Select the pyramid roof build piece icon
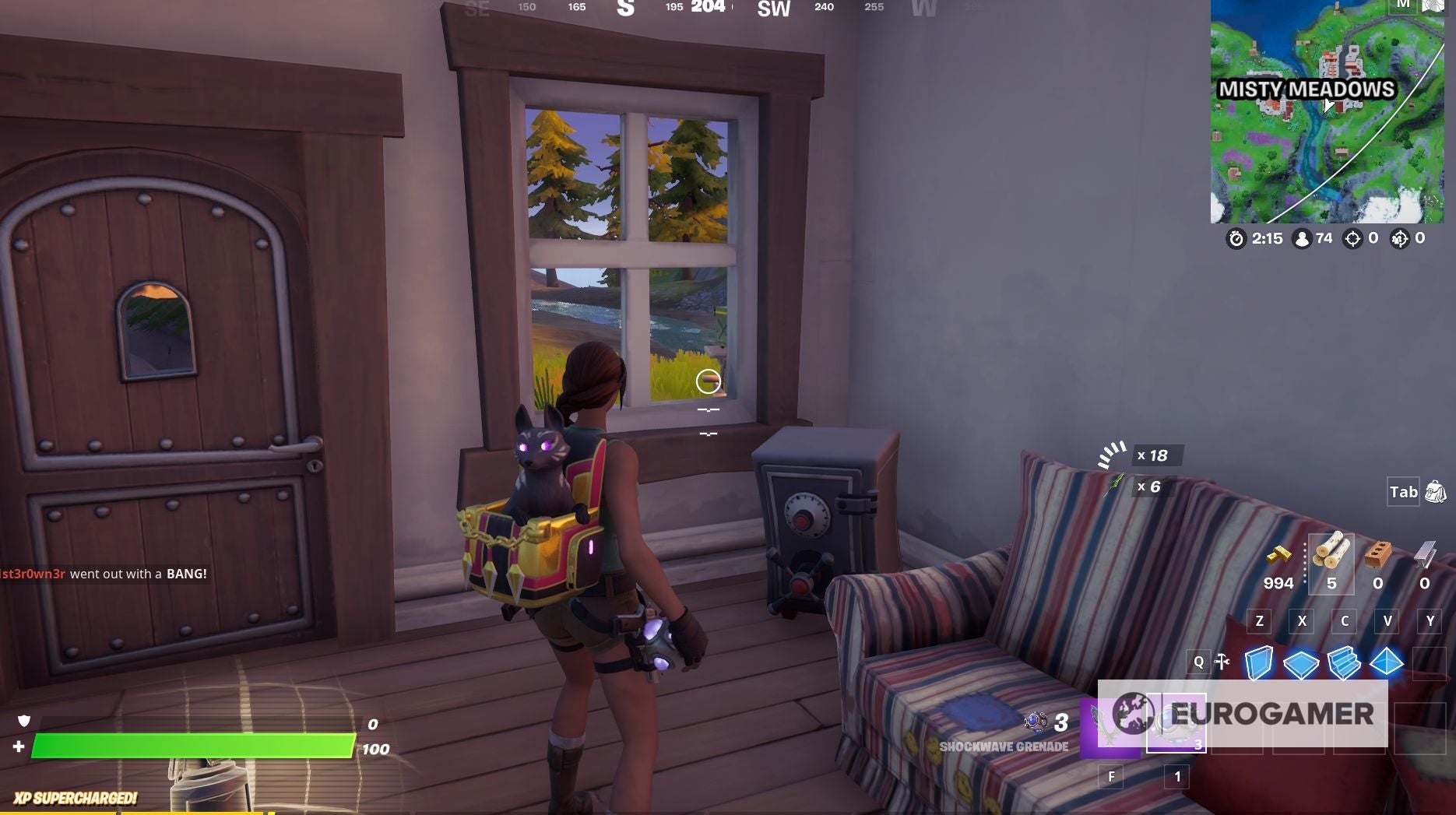The width and height of the screenshot is (1456, 815). (x=1387, y=661)
